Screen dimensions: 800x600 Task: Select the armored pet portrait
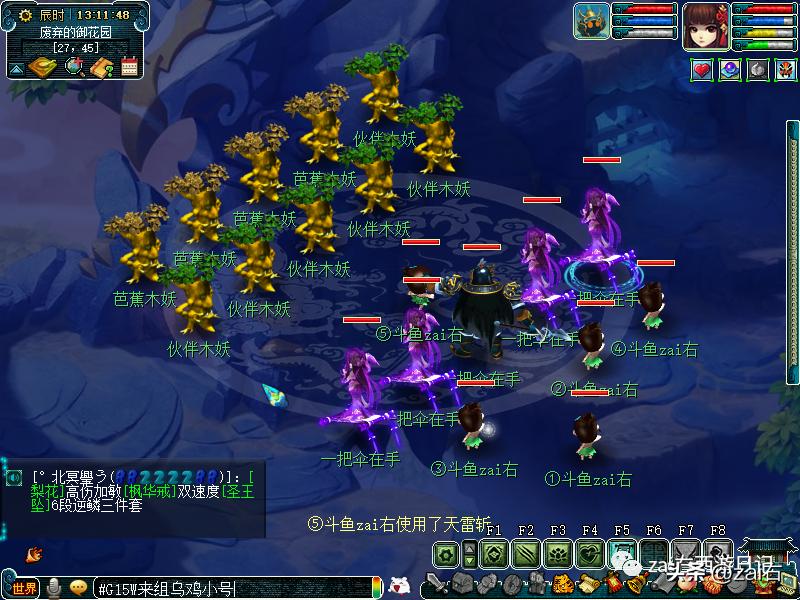click(x=591, y=21)
